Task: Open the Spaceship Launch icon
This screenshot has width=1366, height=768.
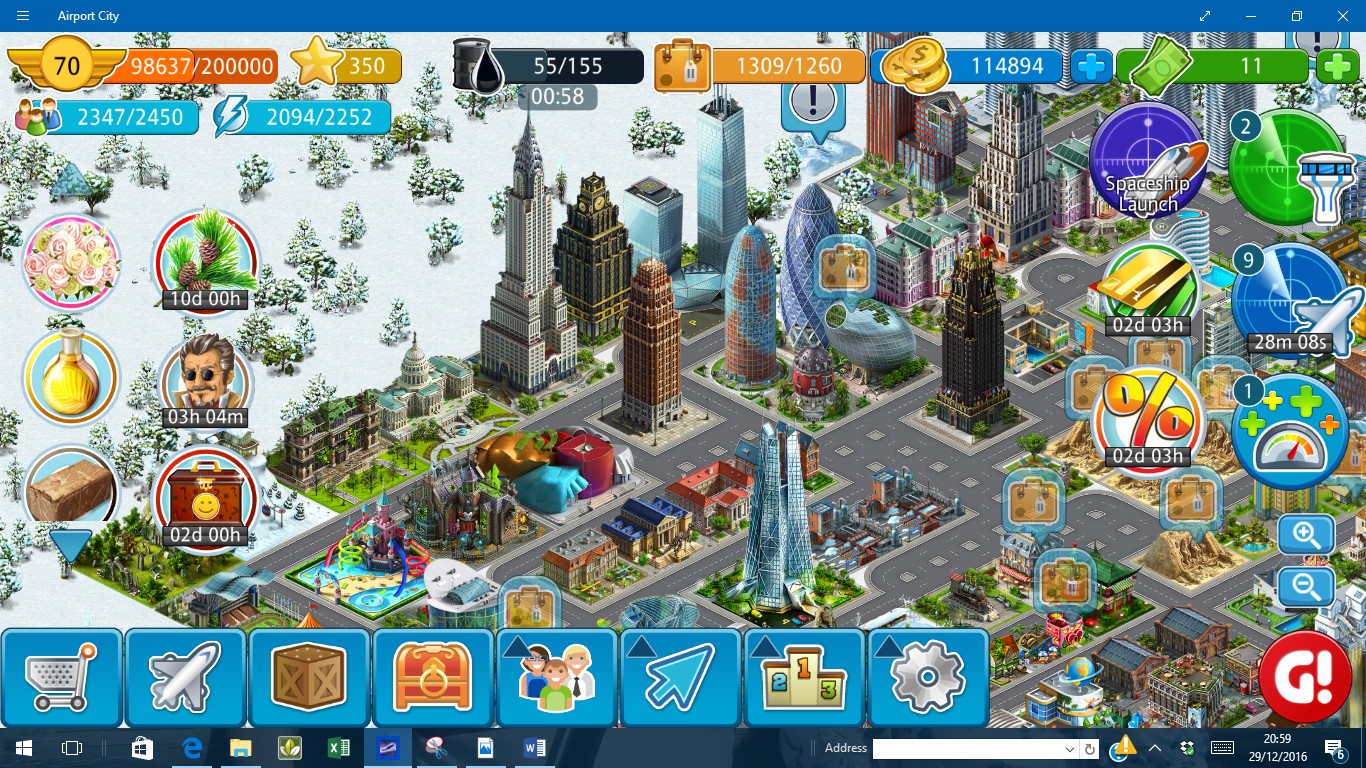Action: coord(1147,160)
